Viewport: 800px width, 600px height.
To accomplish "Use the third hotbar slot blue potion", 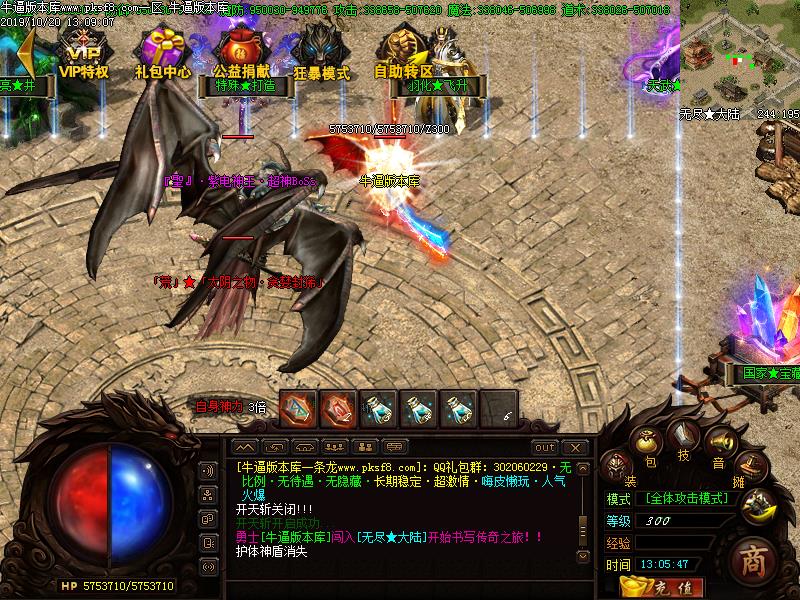I will pyautogui.click(x=378, y=407).
